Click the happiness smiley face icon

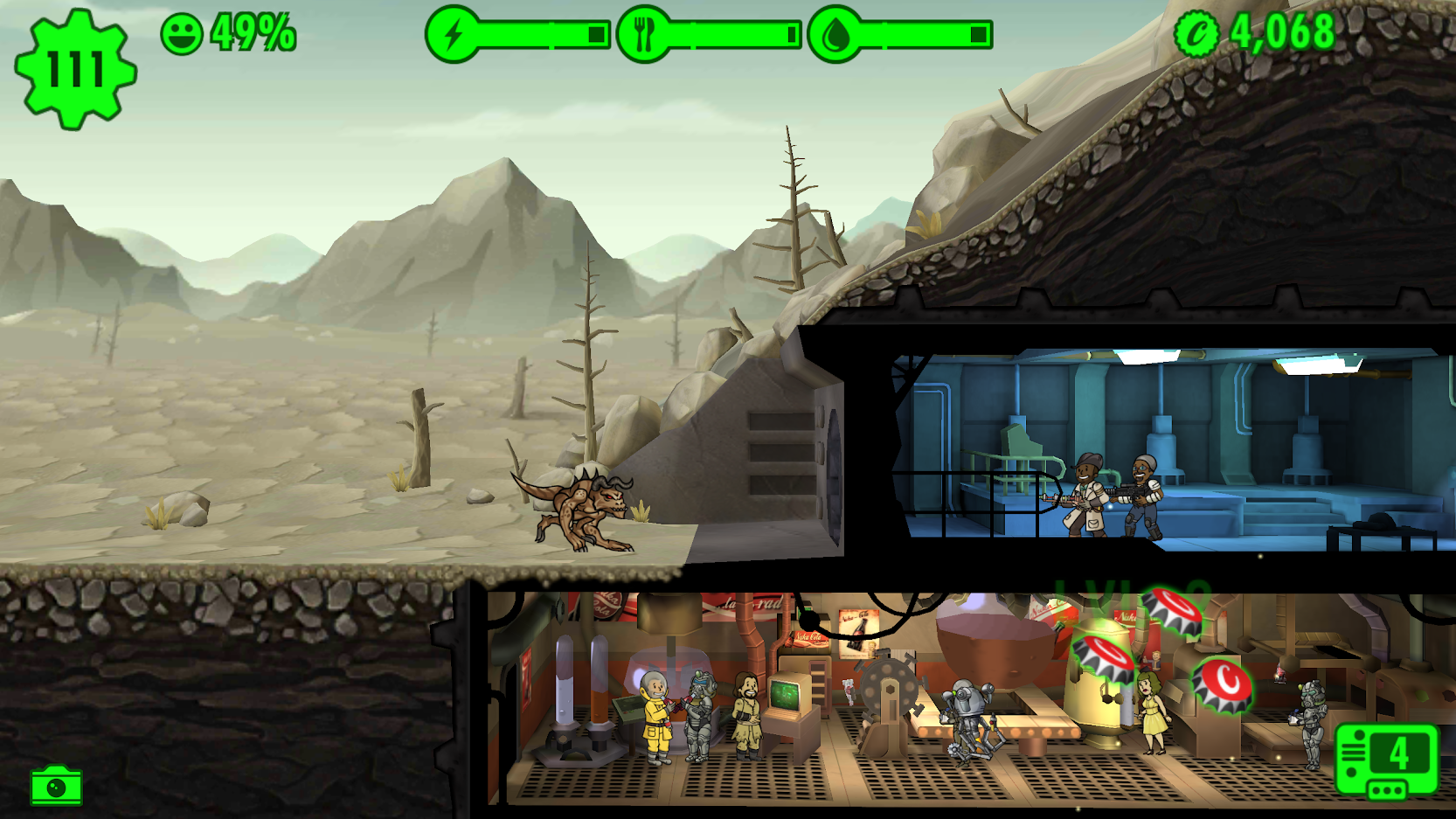click(x=181, y=34)
